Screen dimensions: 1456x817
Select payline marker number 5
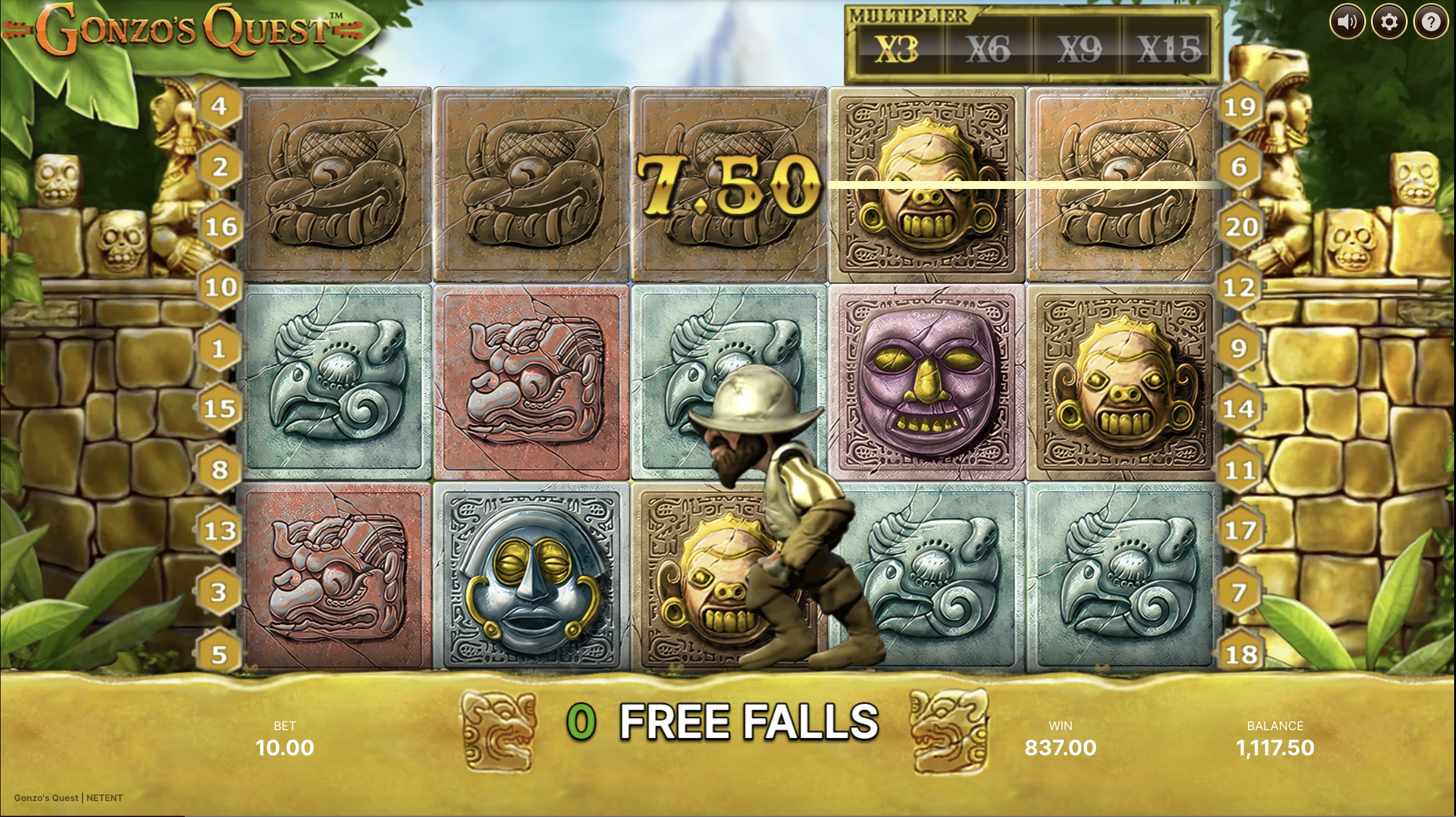219,654
